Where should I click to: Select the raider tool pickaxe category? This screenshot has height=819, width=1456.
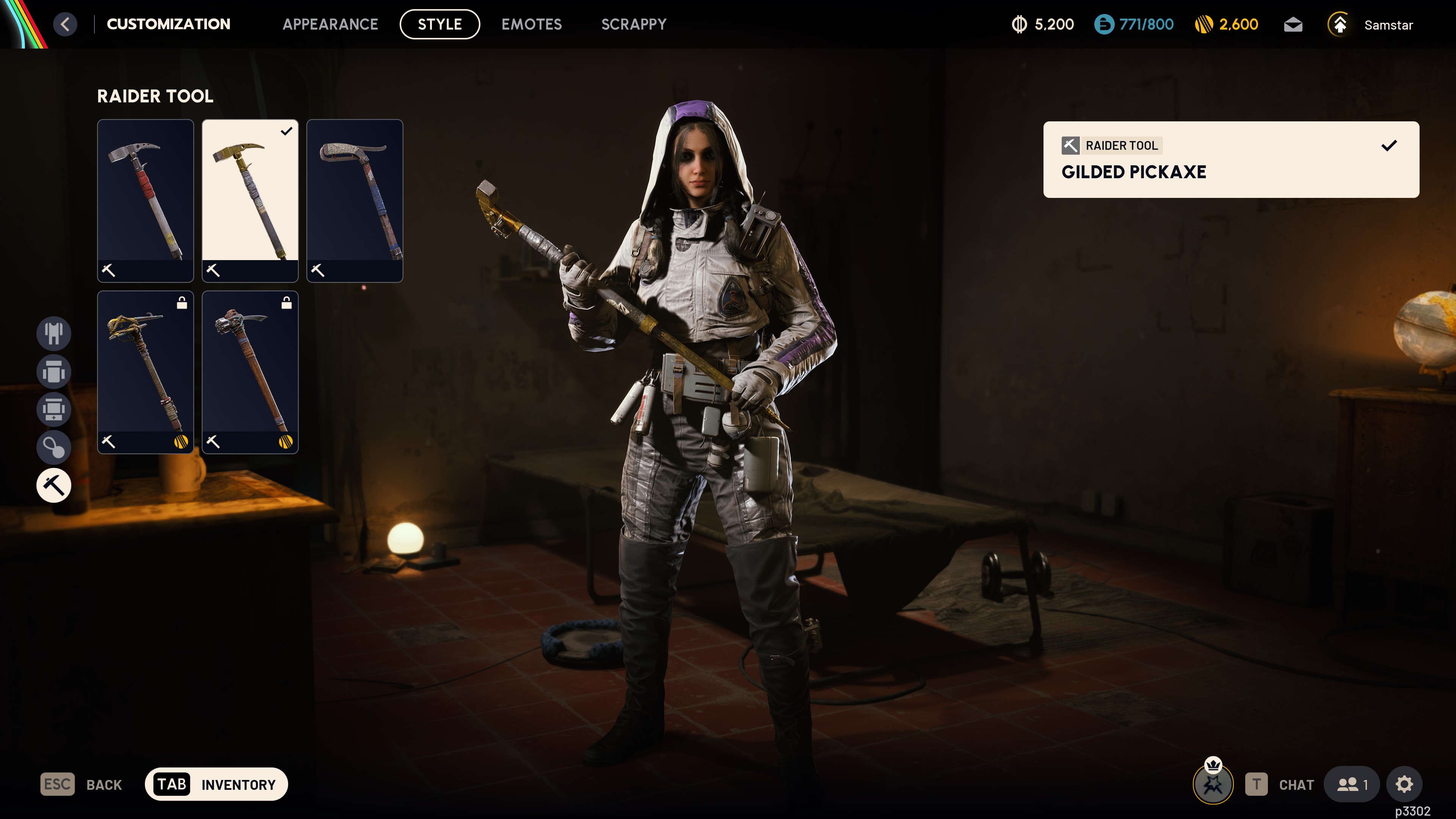(x=54, y=485)
